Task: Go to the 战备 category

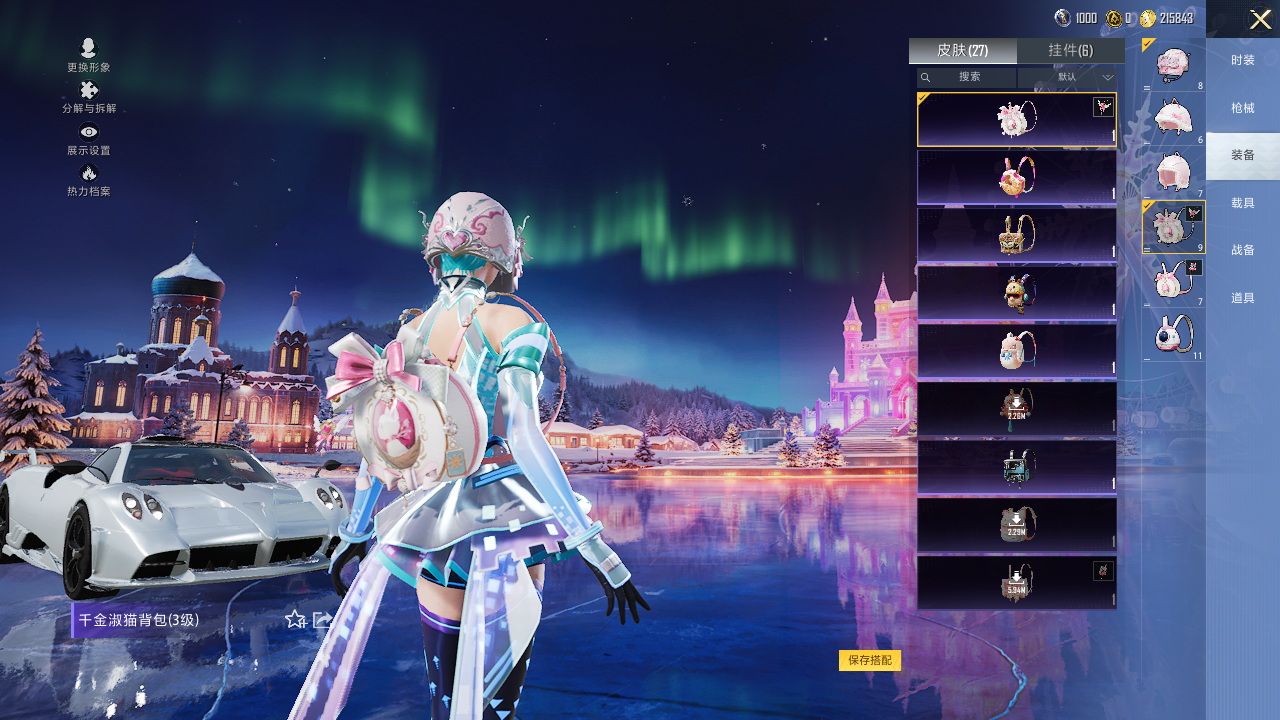Action: [x=1242, y=250]
